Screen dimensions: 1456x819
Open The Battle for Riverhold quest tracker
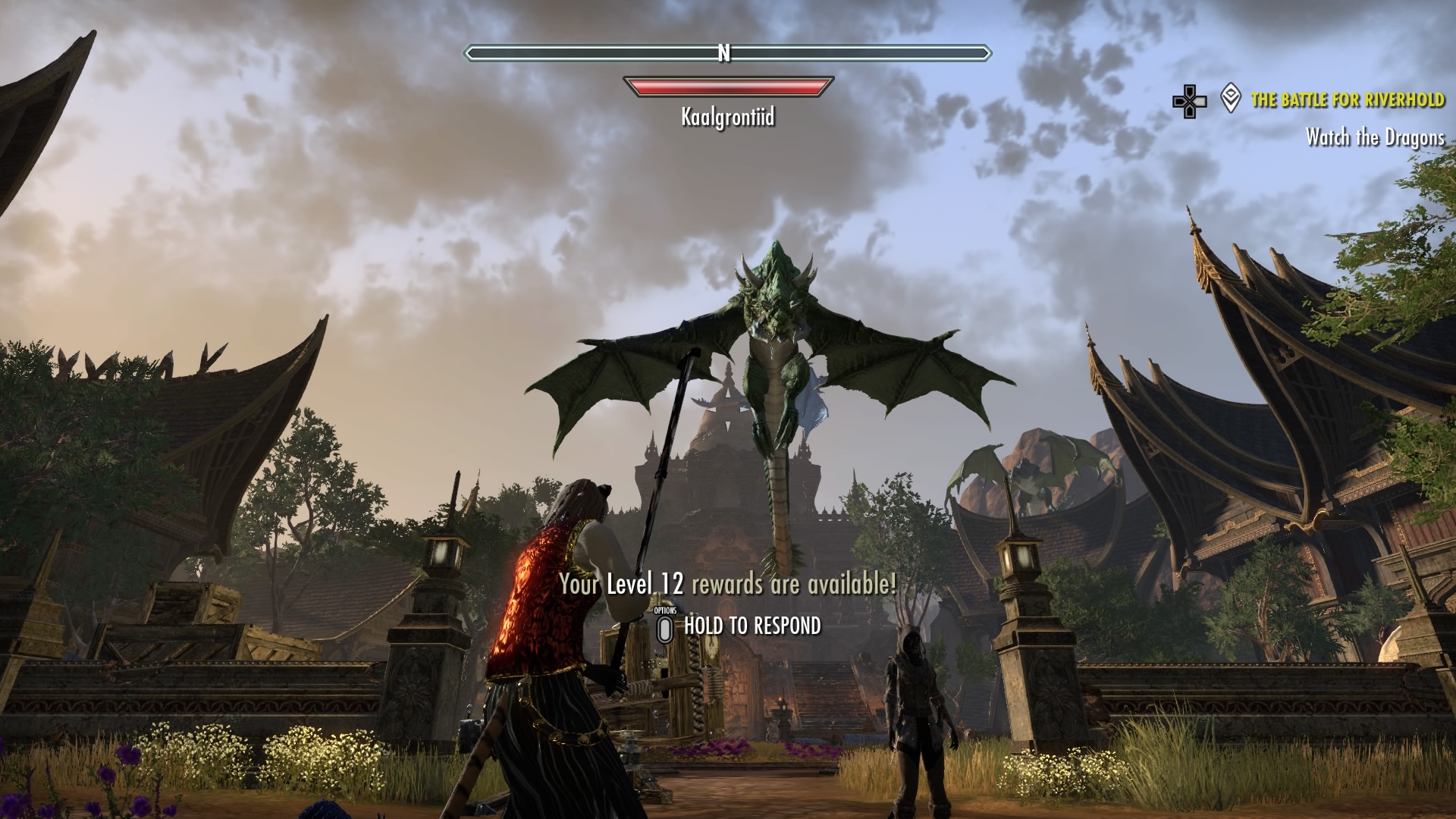click(1347, 100)
